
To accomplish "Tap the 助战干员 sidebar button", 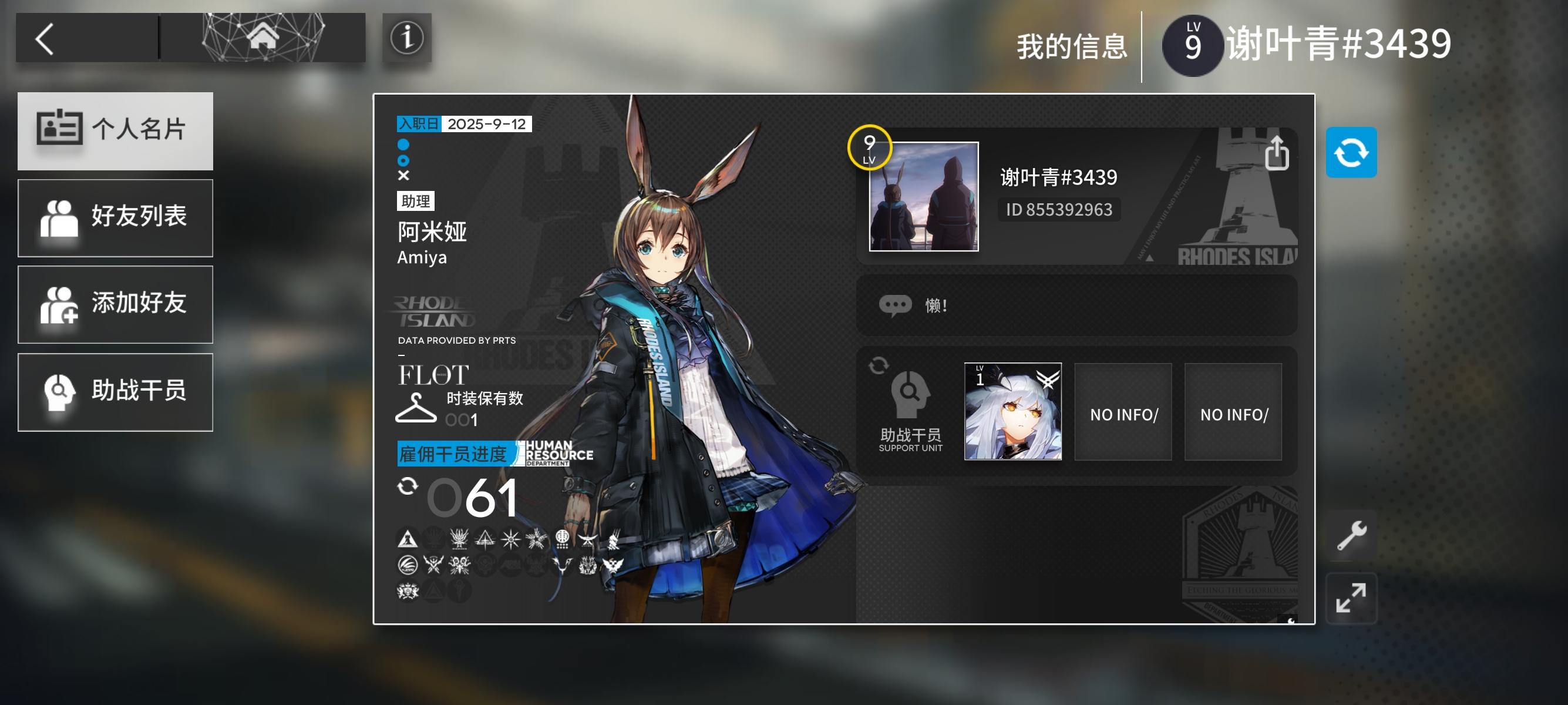I will point(115,391).
